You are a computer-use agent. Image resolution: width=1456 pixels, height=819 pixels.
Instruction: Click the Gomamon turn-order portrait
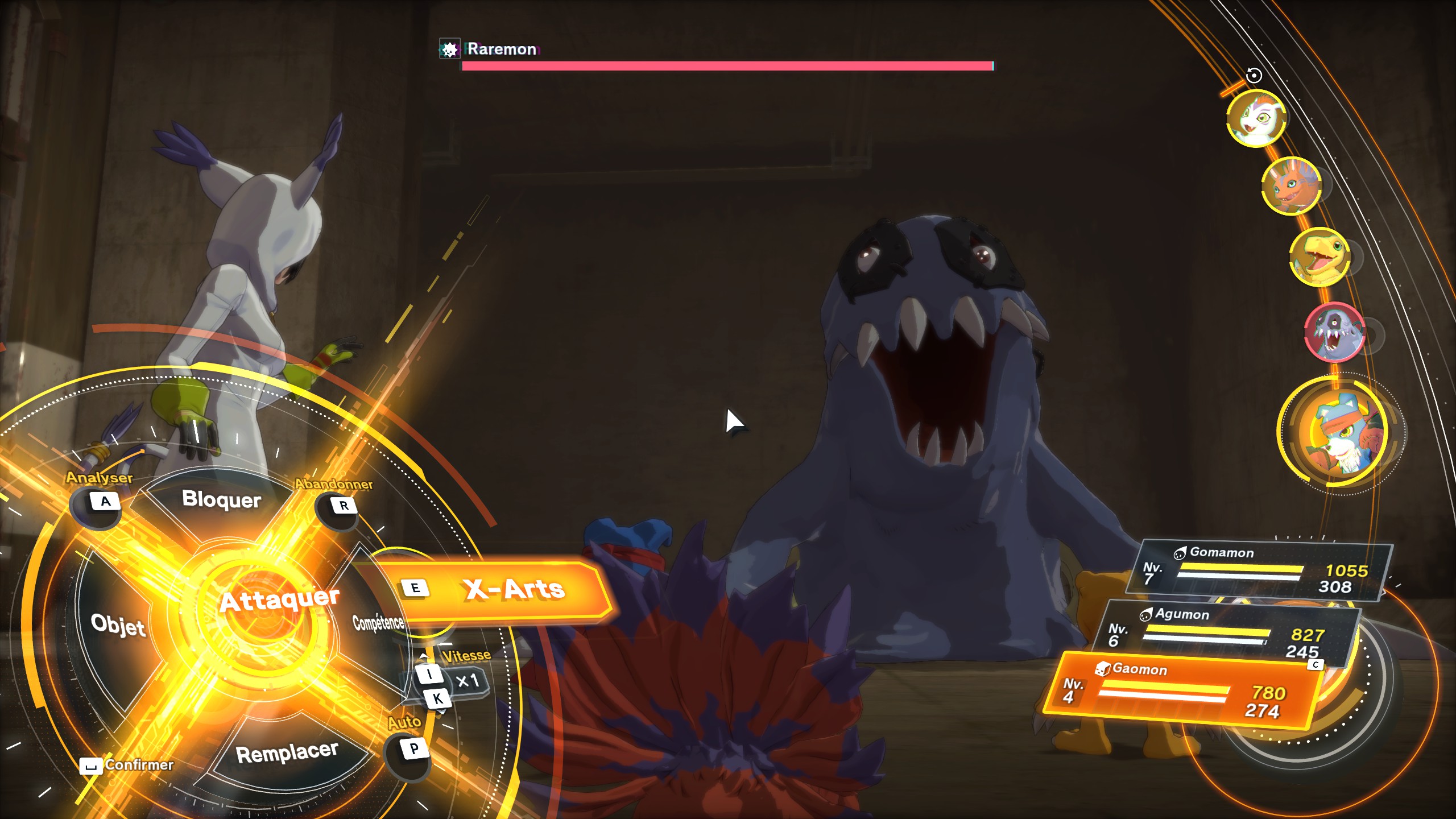click(1256, 118)
